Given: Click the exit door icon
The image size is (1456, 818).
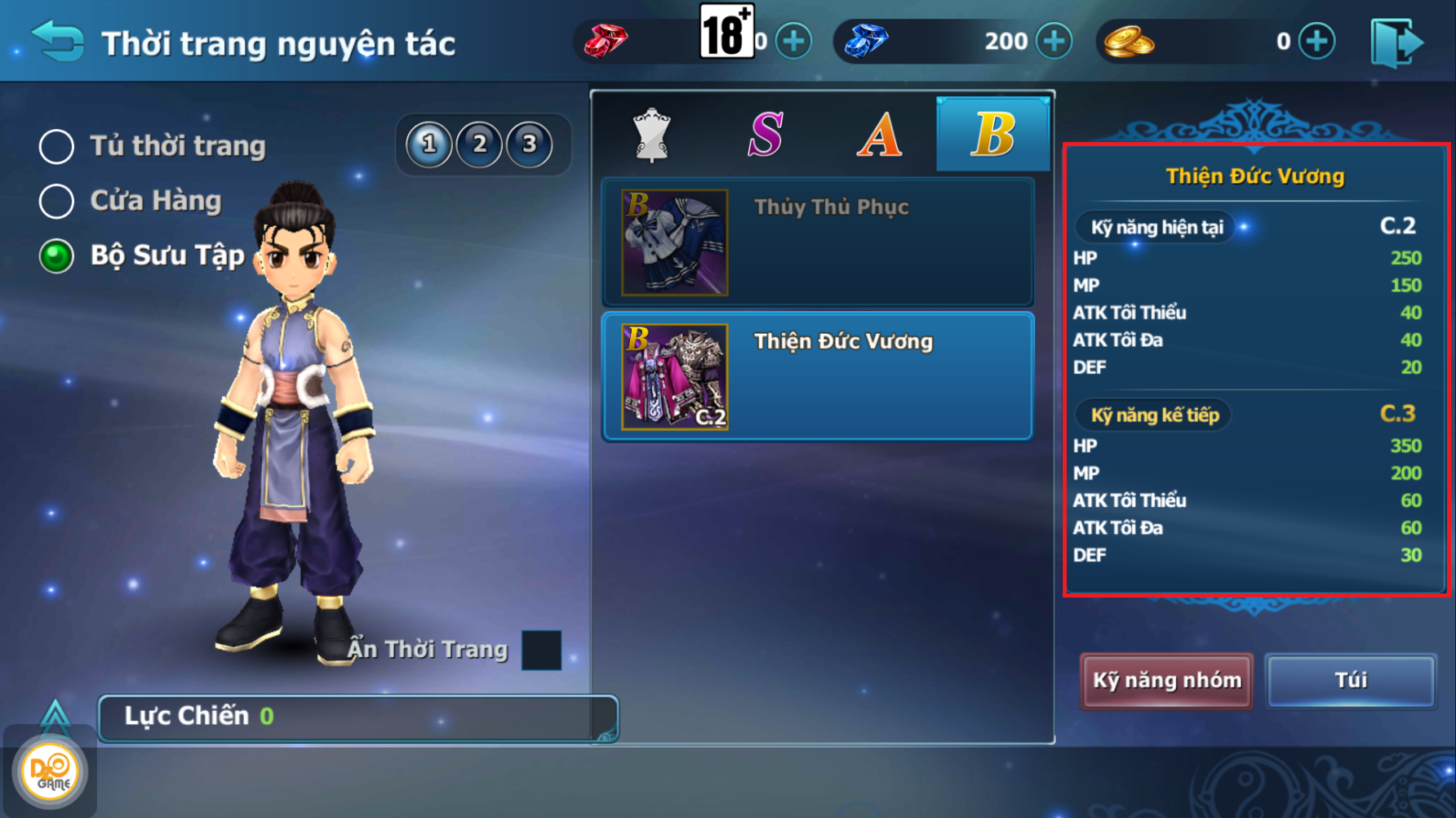Looking at the screenshot, I should click(1397, 42).
